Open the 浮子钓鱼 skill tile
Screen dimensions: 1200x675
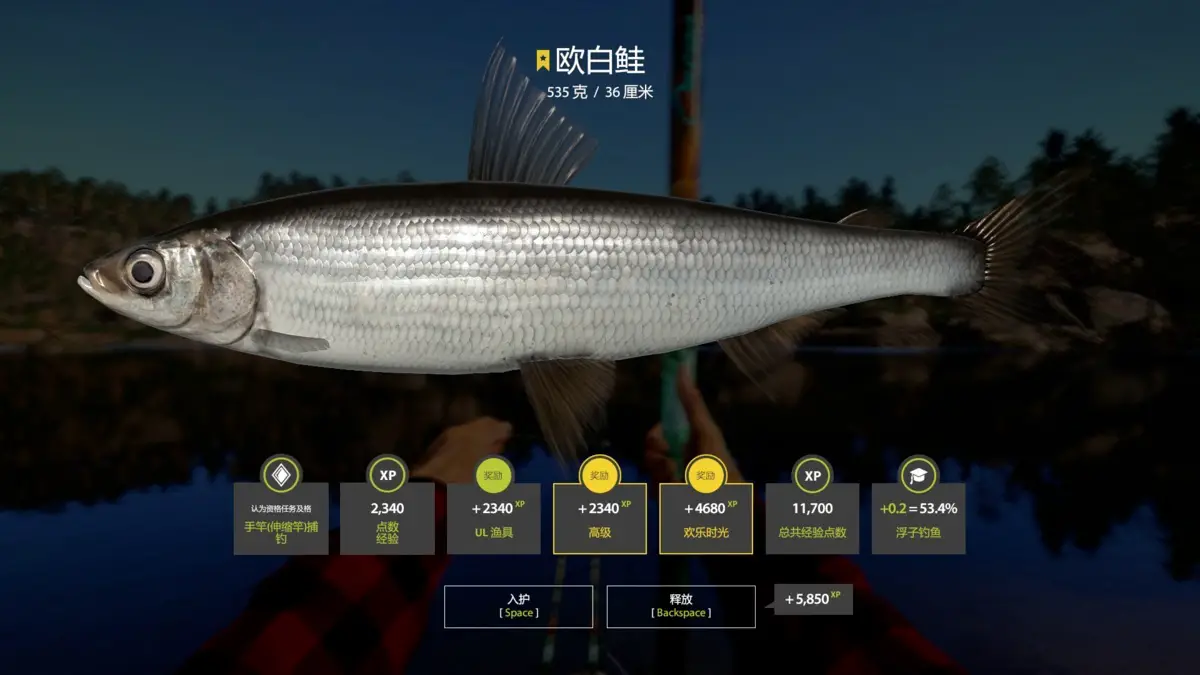[918, 518]
